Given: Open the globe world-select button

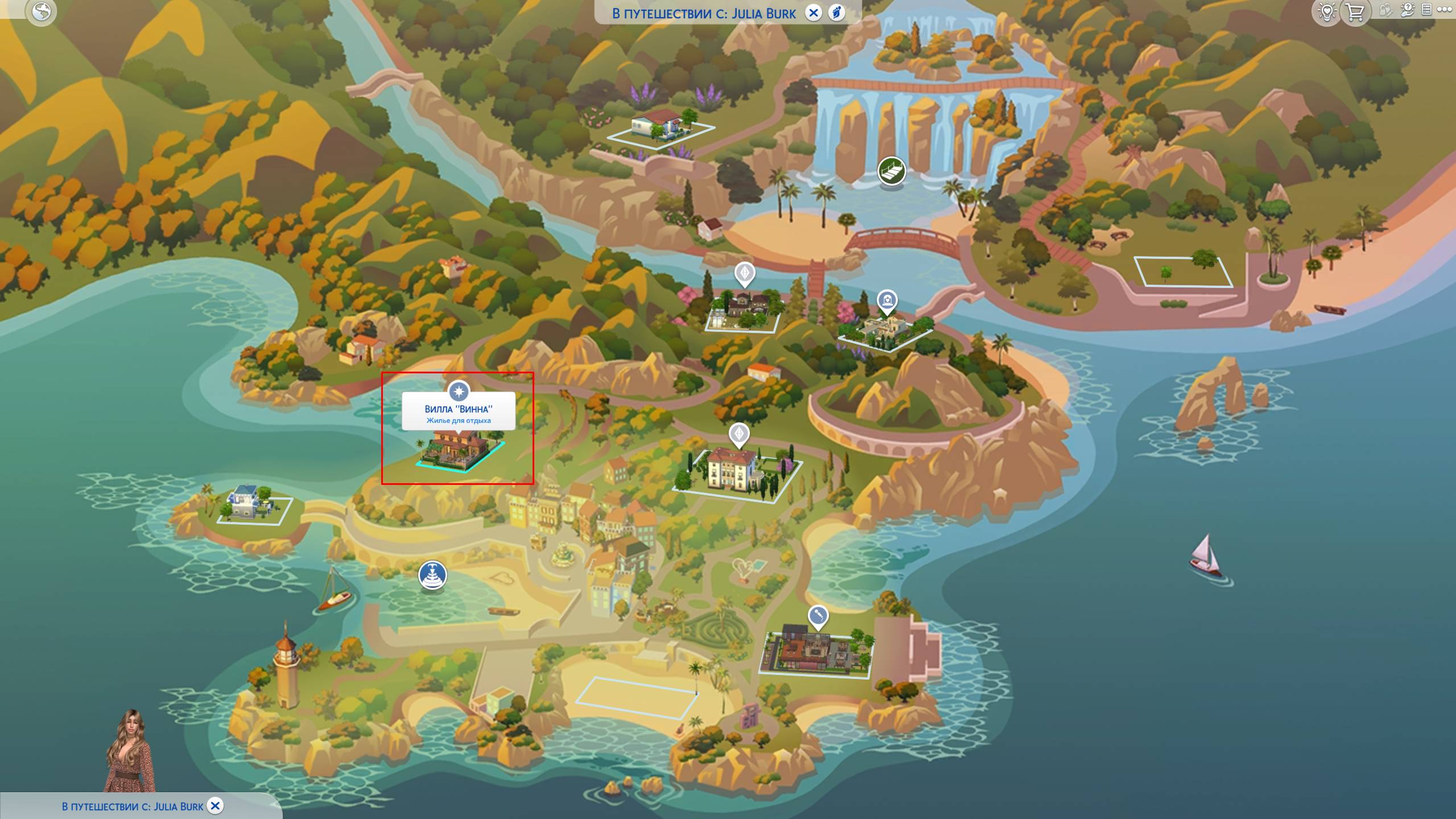Looking at the screenshot, I should [x=41, y=11].
